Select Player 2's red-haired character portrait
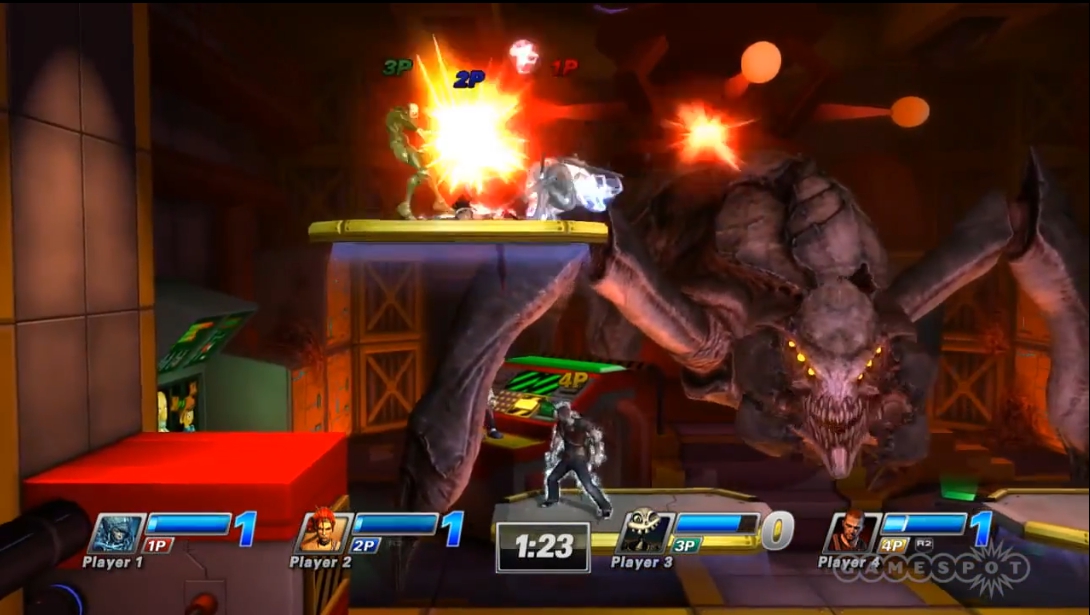The height and width of the screenshot is (615, 1090). 323,532
